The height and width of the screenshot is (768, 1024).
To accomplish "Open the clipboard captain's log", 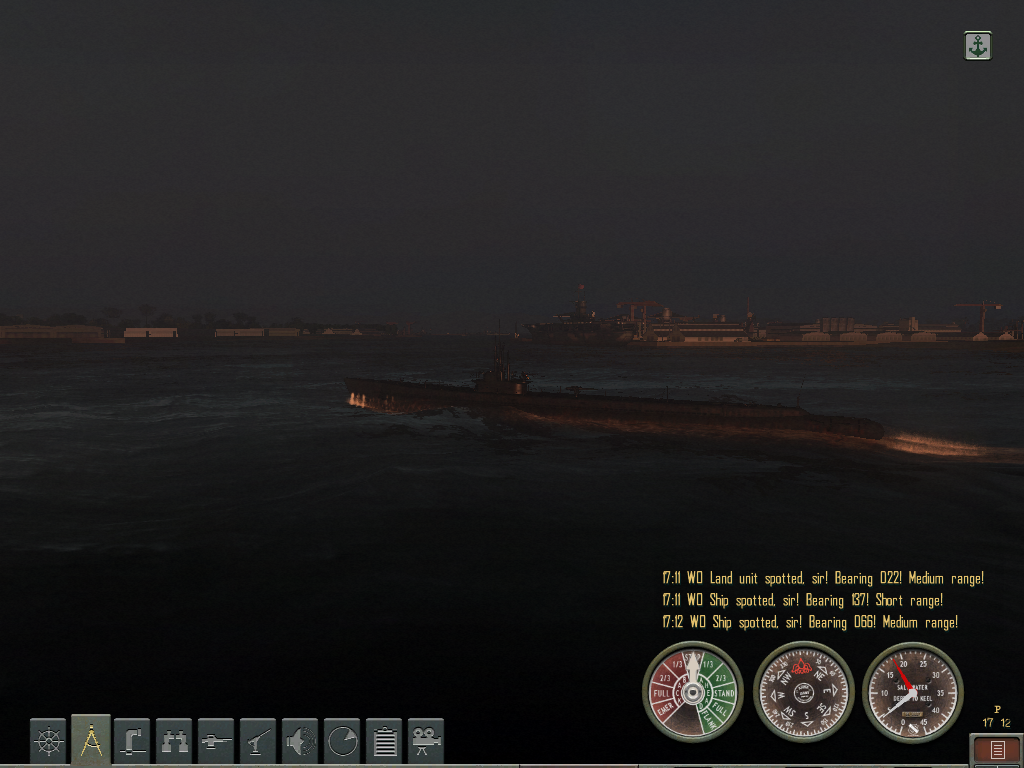I will click(384, 741).
